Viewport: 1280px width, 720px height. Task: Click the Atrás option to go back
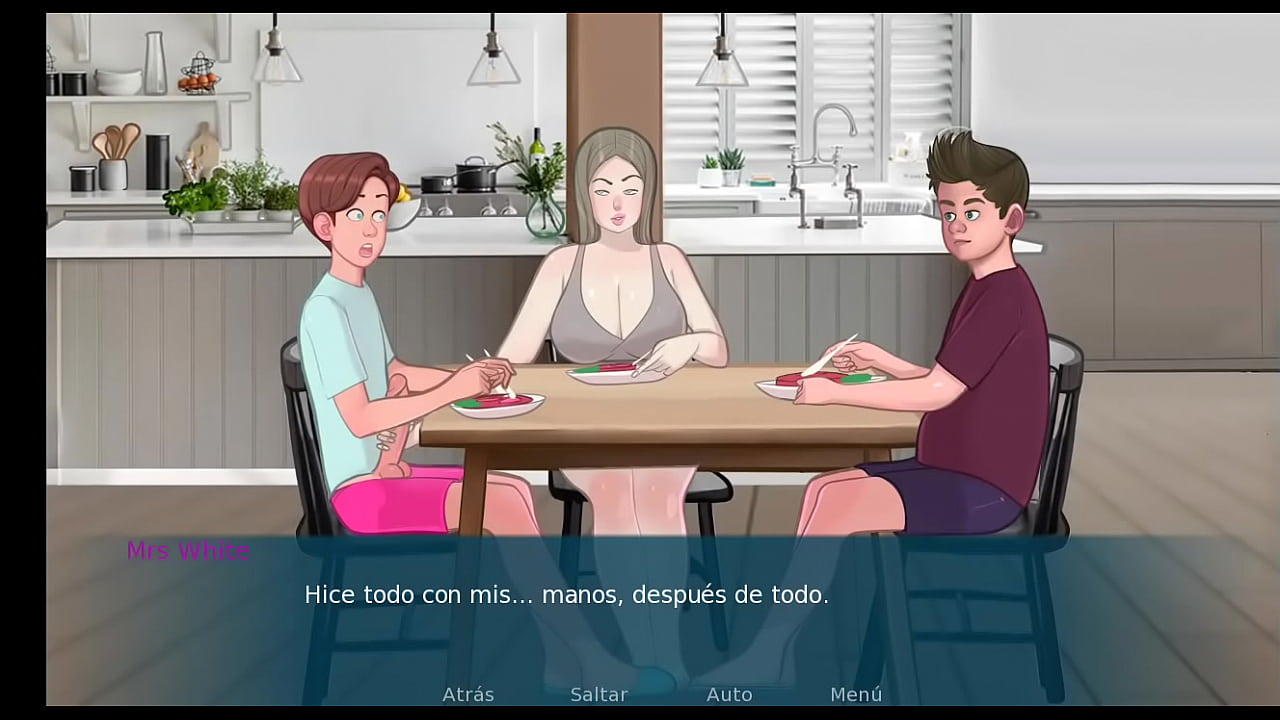point(467,693)
